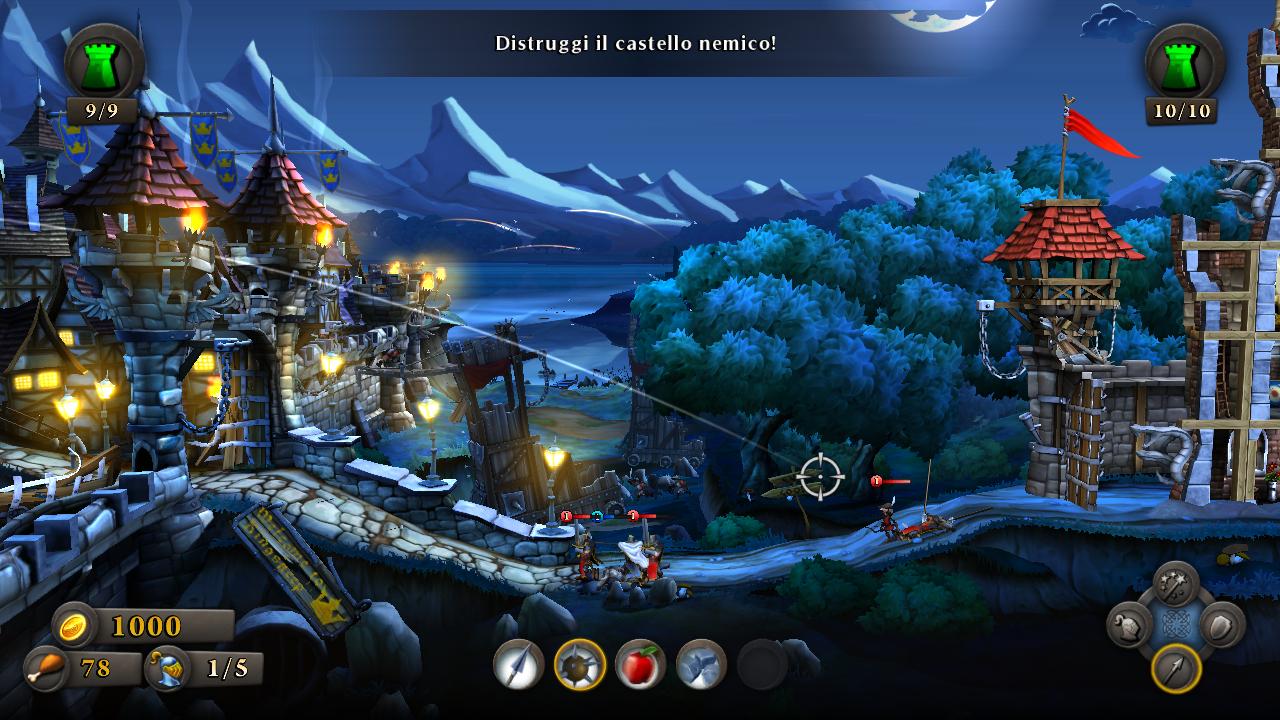The height and width of the screenshot is (720, 1280).
Task: Open the troops category with the helmet icon
Action: pyautogui.click(x=1130, y=626)
